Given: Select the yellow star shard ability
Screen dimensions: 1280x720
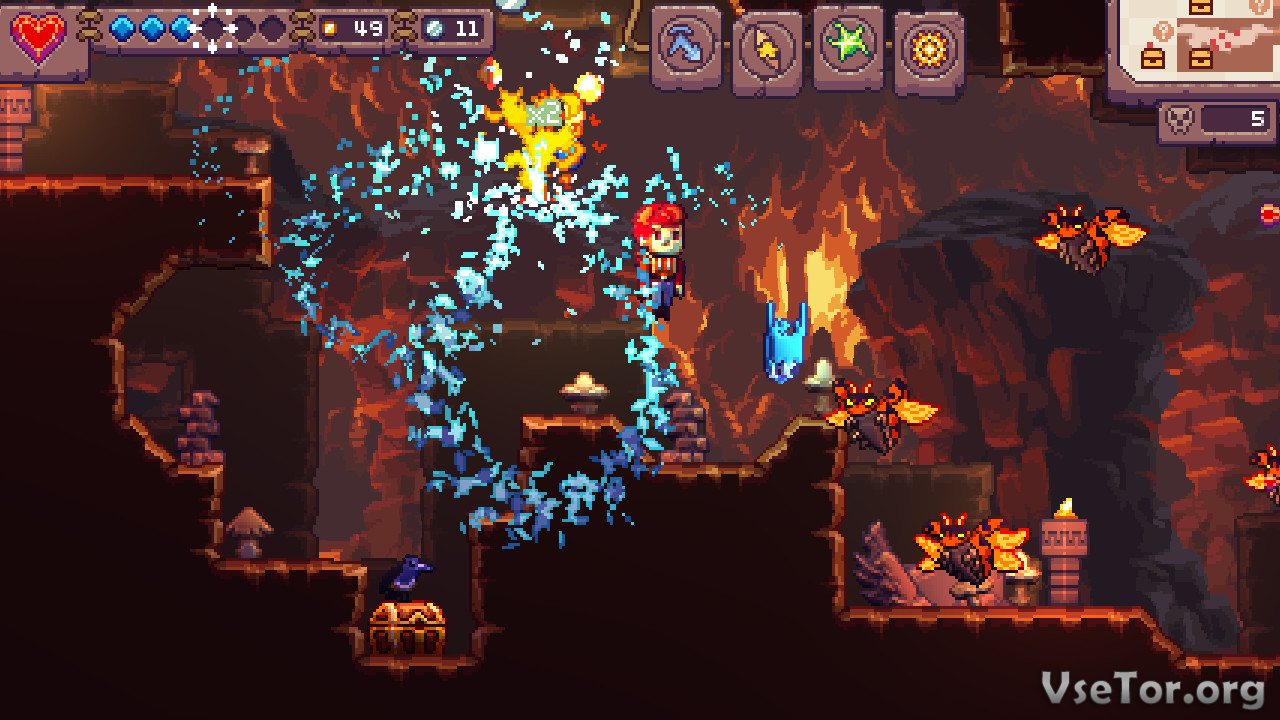Looking at the screenshot, I should click(x=767, y=48).
